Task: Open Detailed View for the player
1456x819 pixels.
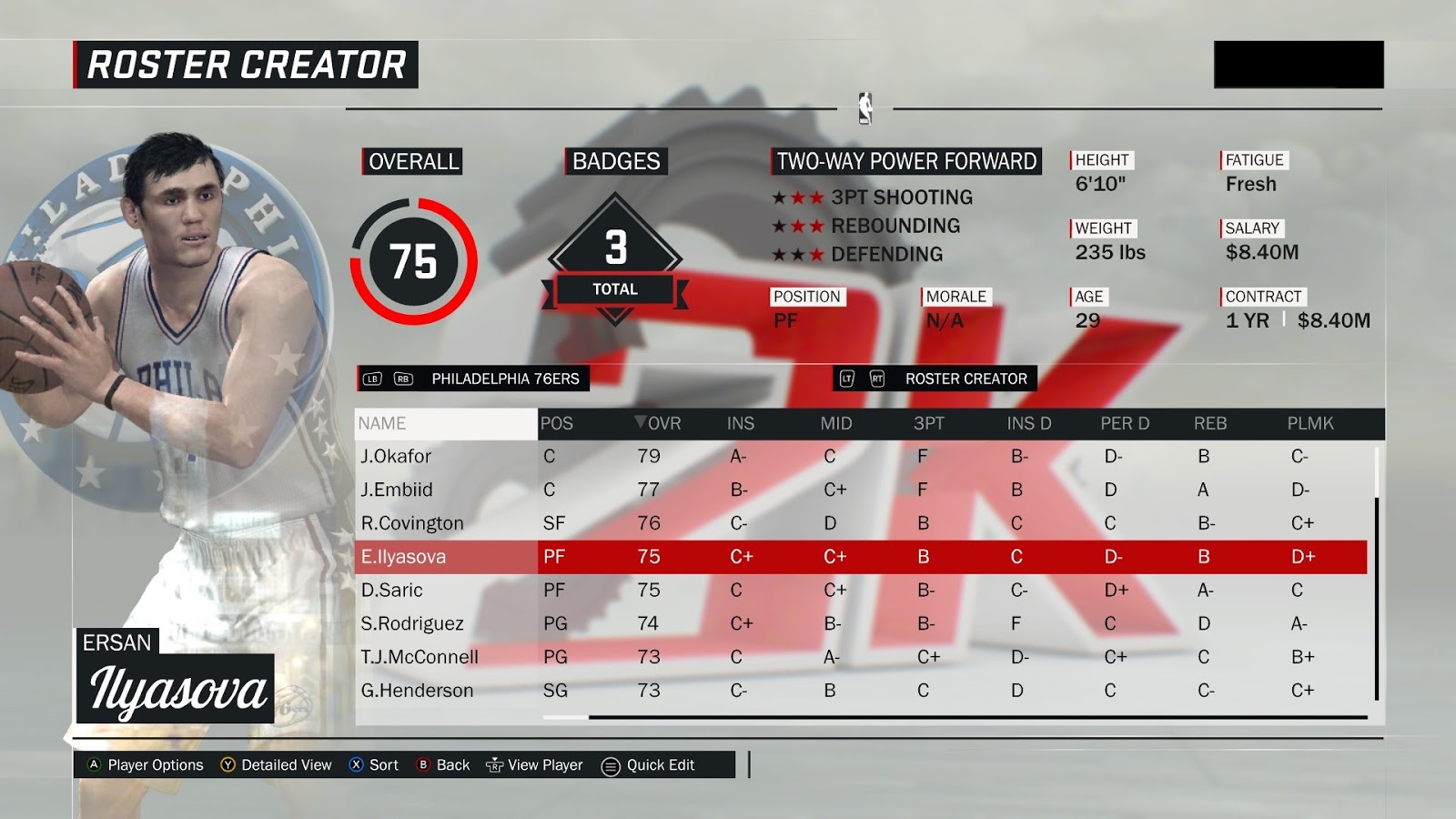Action: (277, 765)
